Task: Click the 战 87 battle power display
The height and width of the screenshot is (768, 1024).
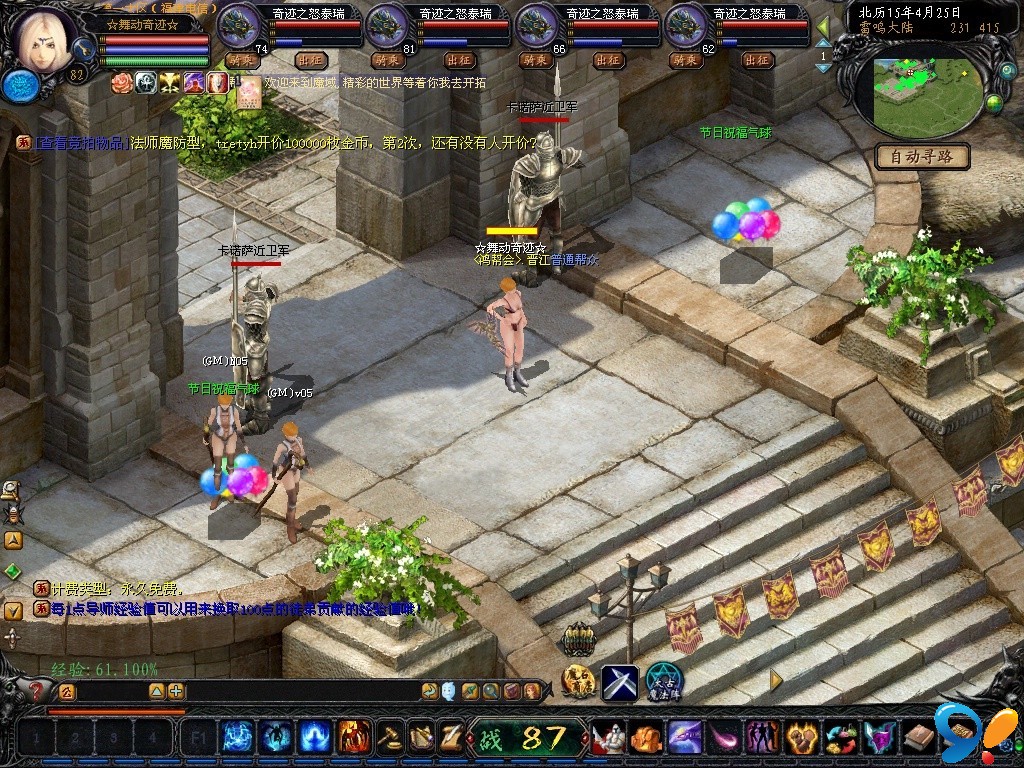Action: tap(527, 739)
